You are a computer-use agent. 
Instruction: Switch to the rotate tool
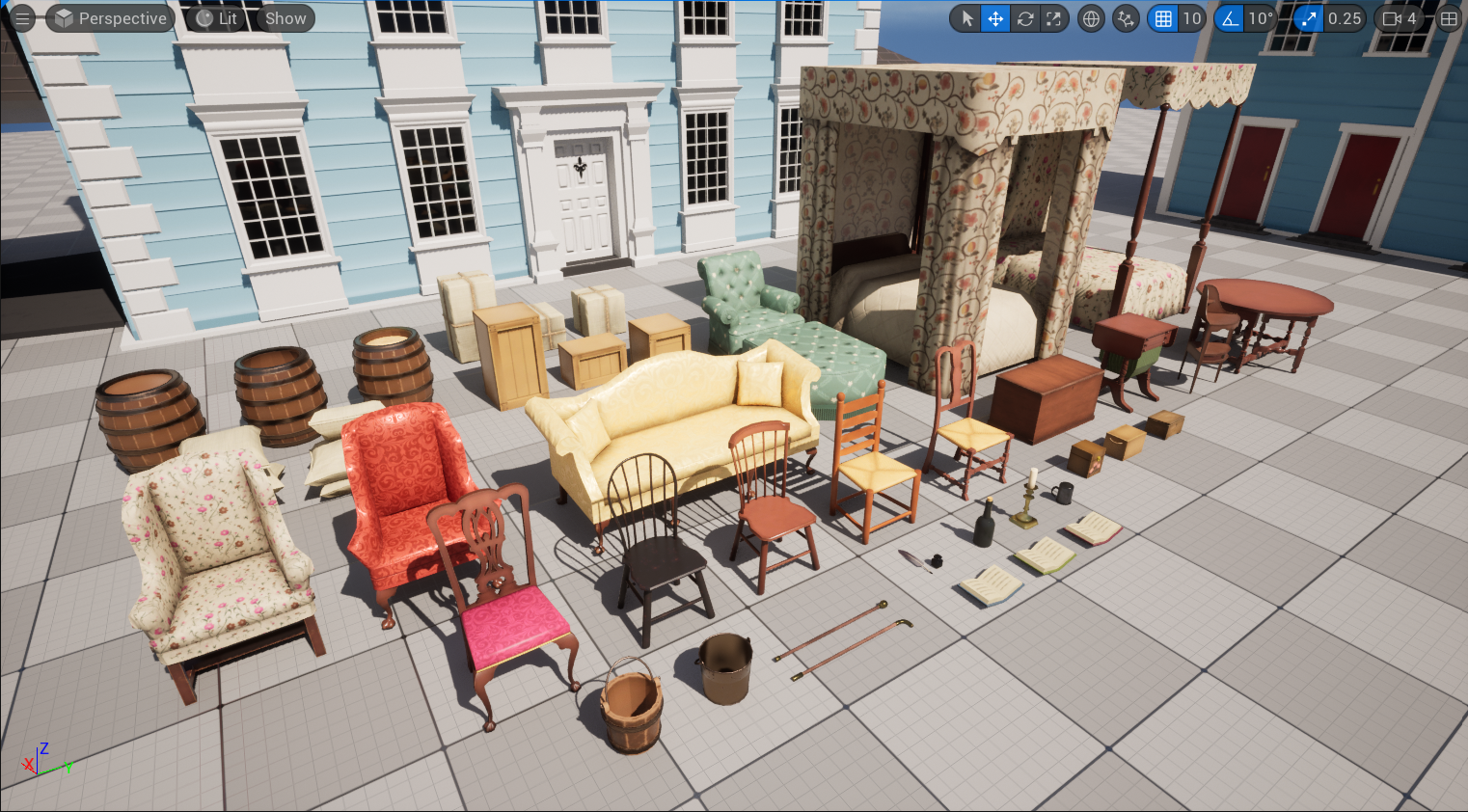1024,18
